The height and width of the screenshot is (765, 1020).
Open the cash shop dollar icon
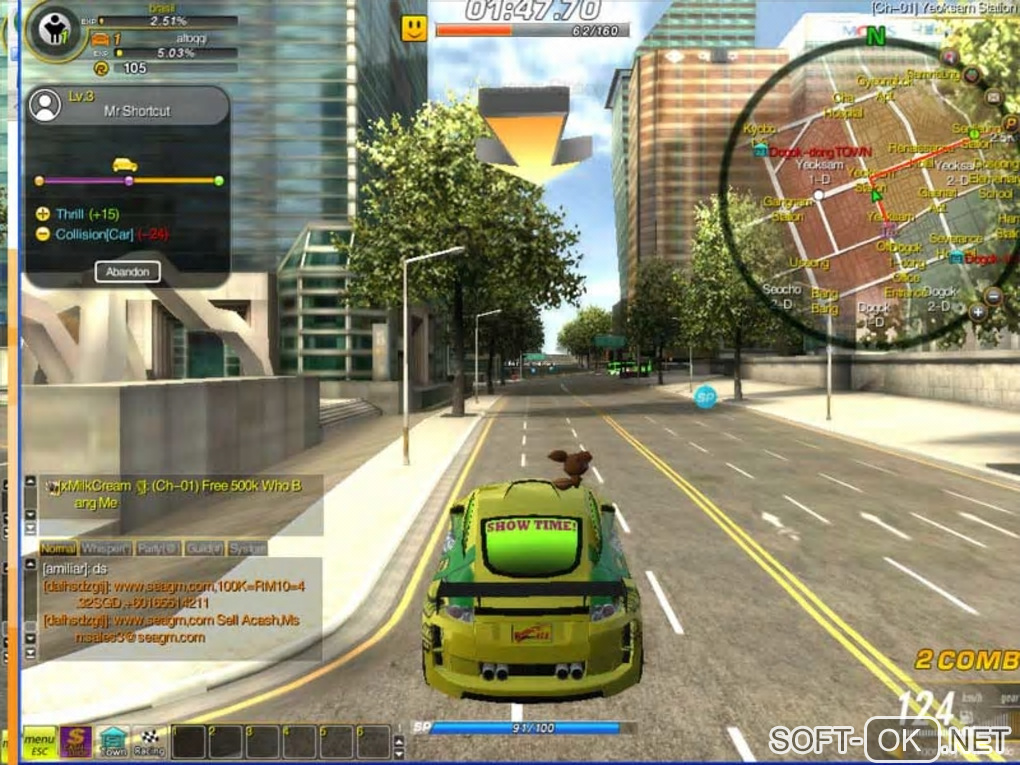click(77, 741)
